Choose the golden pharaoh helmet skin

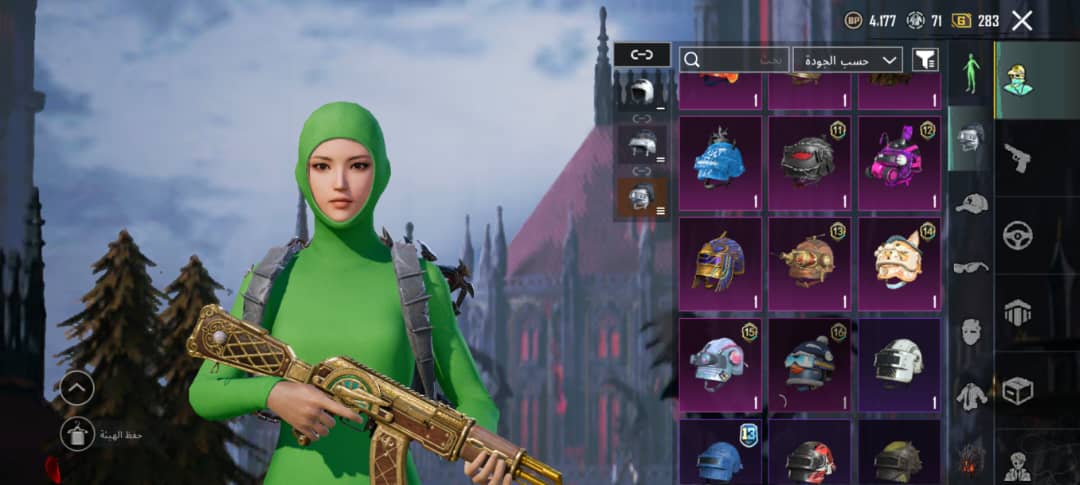[x=719, y=263]
